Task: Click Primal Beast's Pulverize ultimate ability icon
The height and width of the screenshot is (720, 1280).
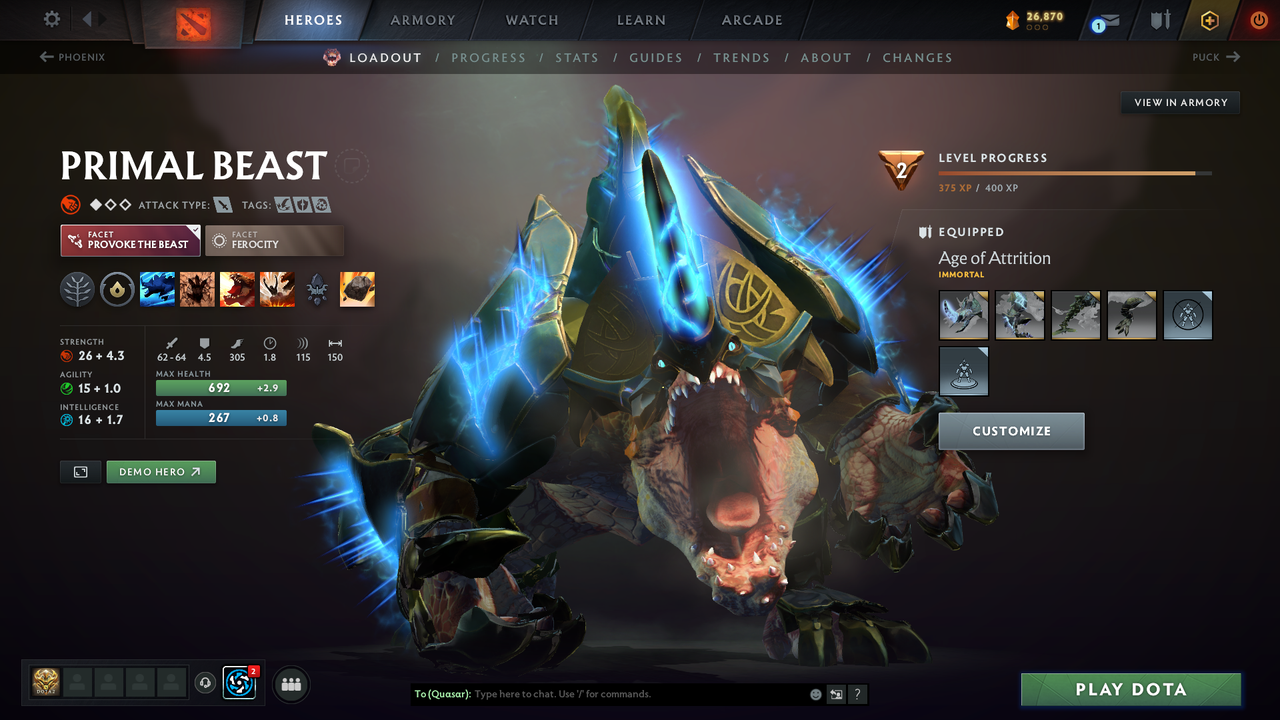Action: (x=277, y=289)
